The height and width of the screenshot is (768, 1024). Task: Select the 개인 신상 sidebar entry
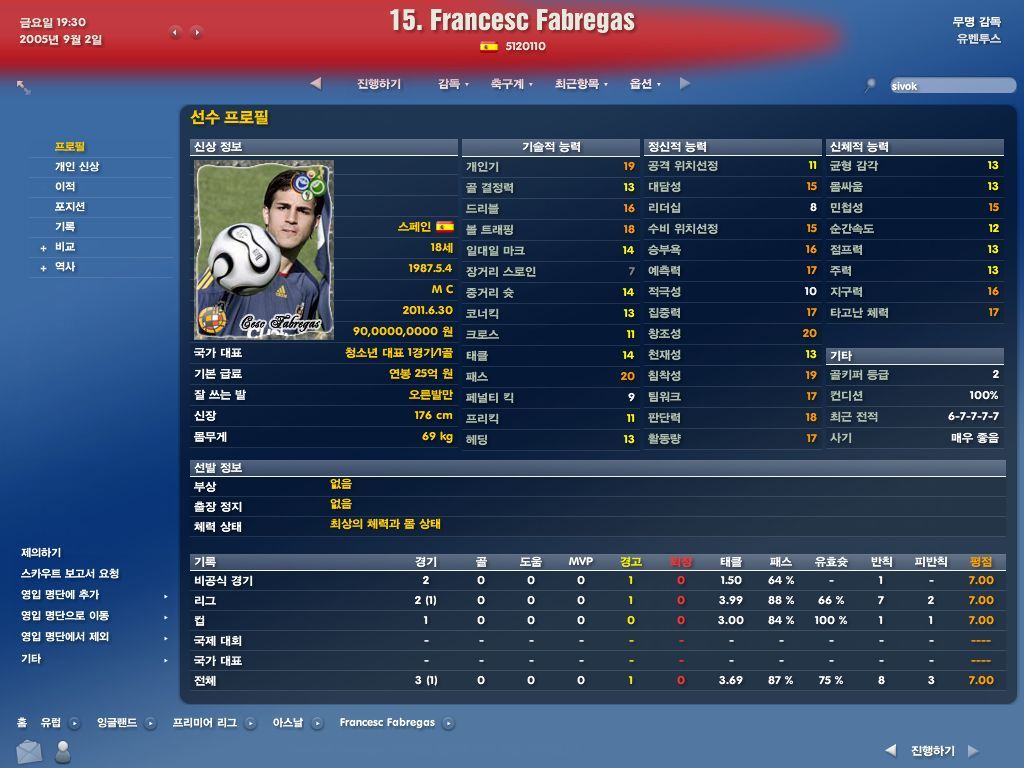click(77, 167)
